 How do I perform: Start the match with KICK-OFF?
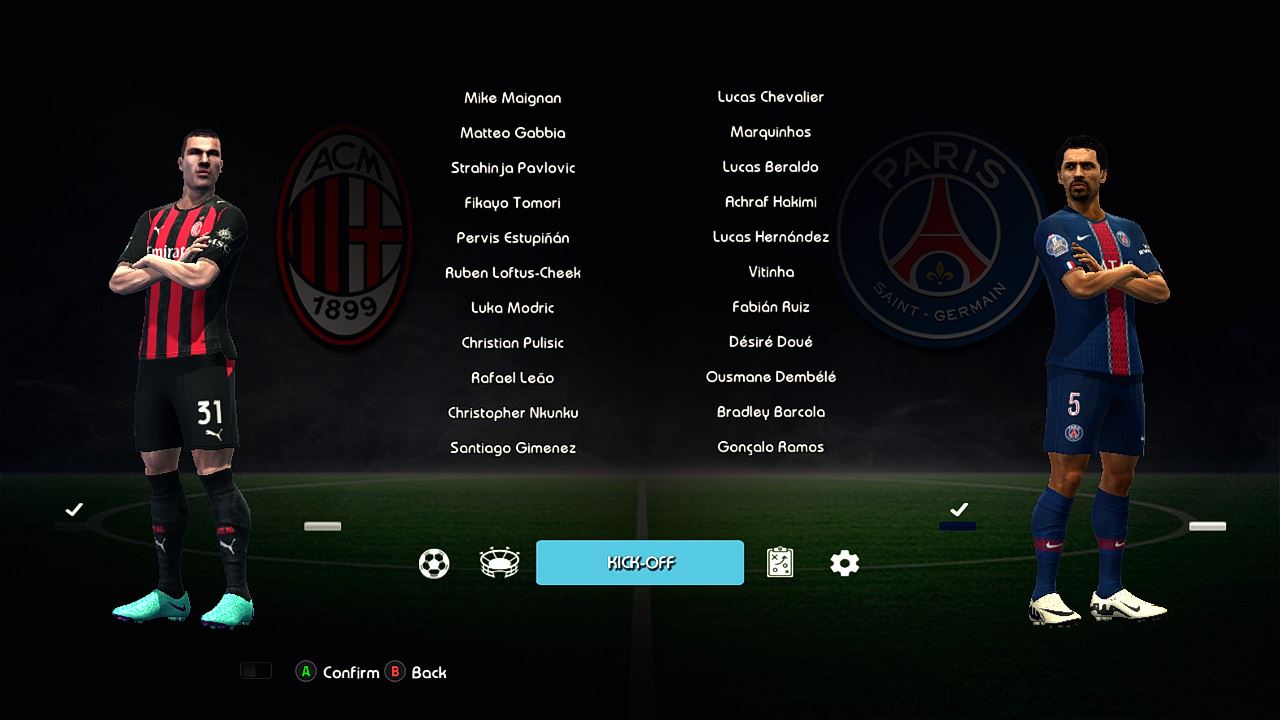pos(640,563)
